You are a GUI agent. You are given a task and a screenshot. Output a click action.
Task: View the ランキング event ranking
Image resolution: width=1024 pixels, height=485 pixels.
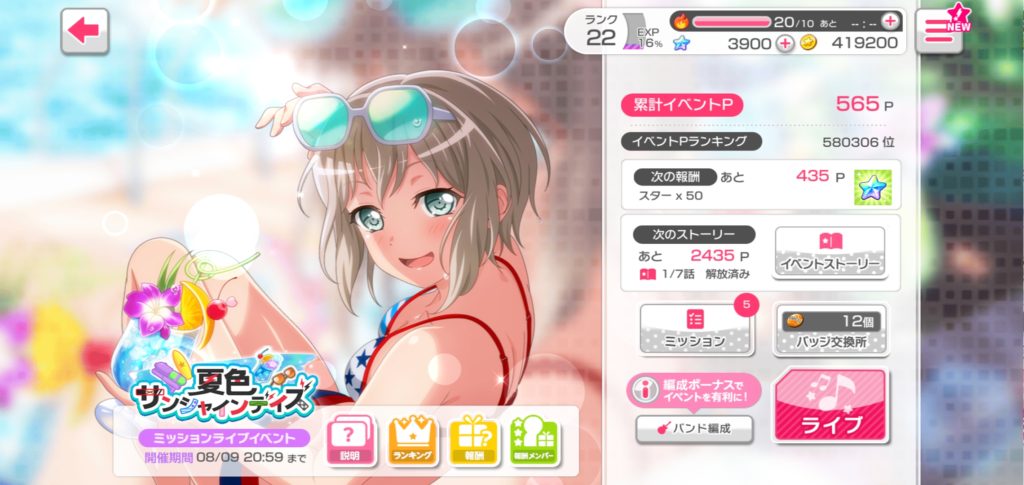click(x=412, y=440)
